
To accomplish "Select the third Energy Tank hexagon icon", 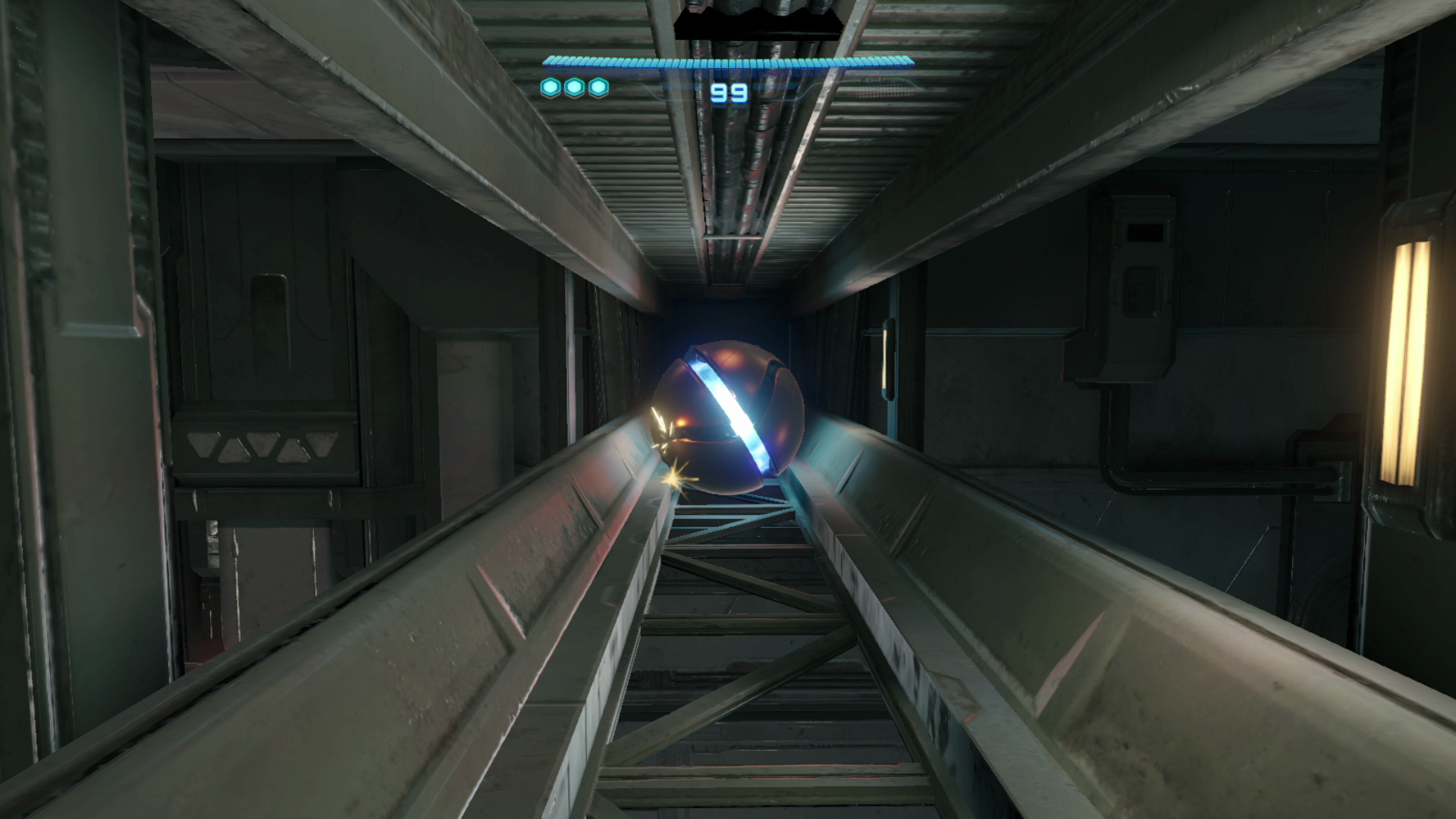I will pyautogui.click(x=599, y=87).
